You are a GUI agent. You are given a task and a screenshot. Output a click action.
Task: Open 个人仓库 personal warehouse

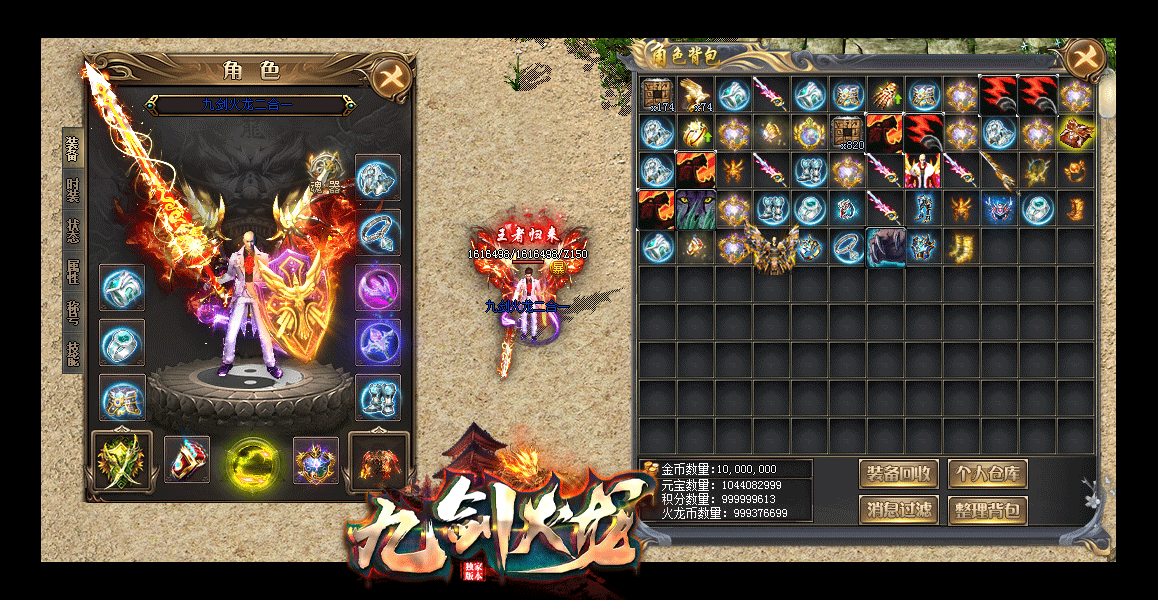[x=987, y=474]
